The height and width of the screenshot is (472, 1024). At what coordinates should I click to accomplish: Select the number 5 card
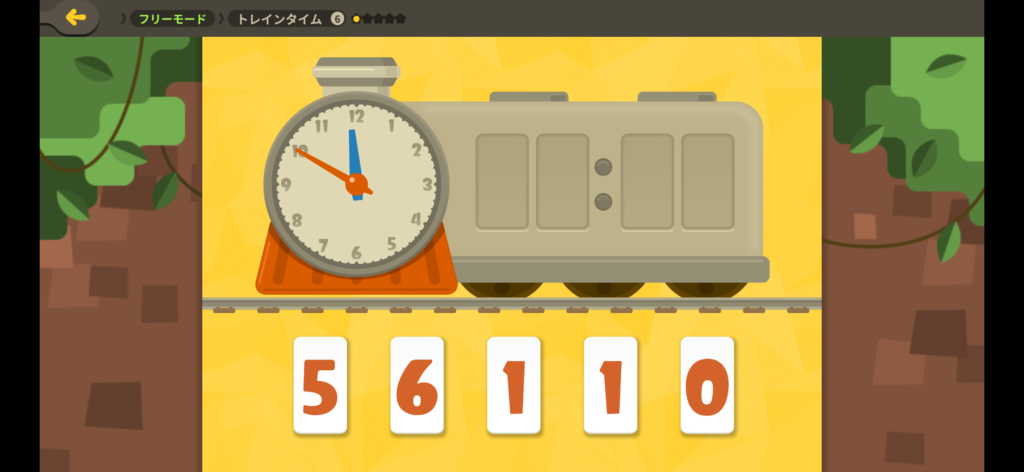[320, 386]
